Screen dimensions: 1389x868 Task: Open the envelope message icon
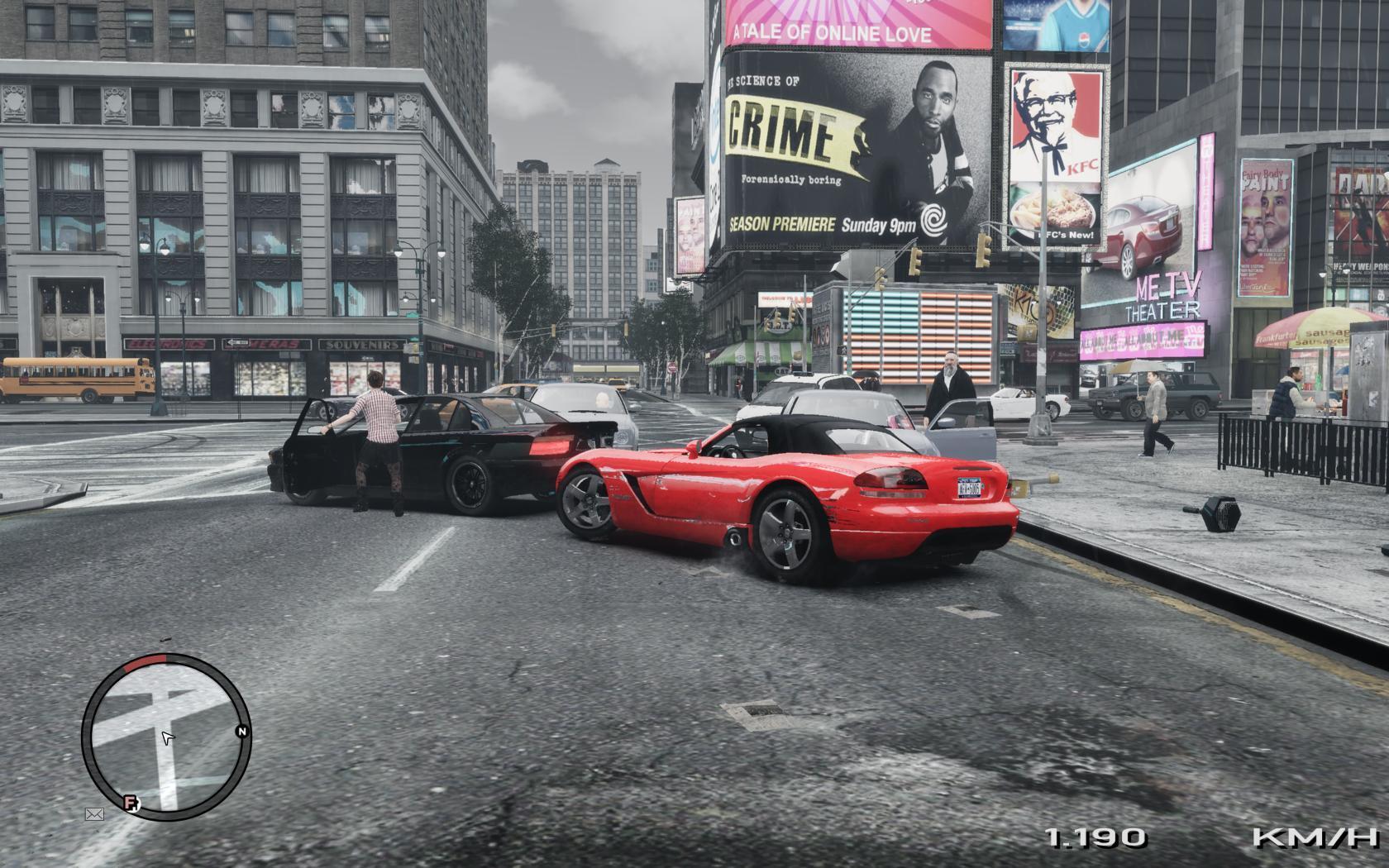point(94,815)
